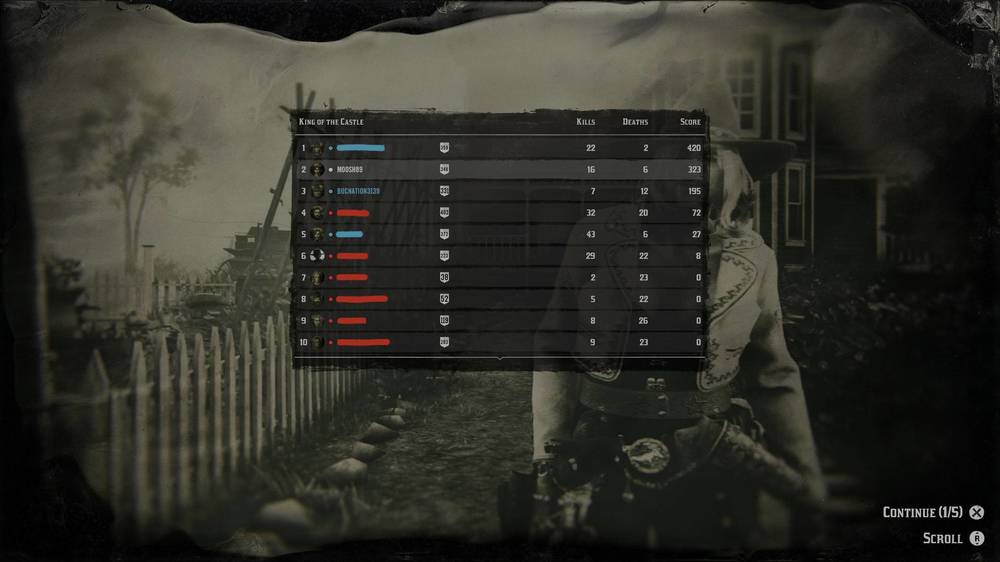1000x562 pixels.
Task: Select MOOSH89's row in the scoreboard
Action: pyautogui.click(x=500, y=170)
